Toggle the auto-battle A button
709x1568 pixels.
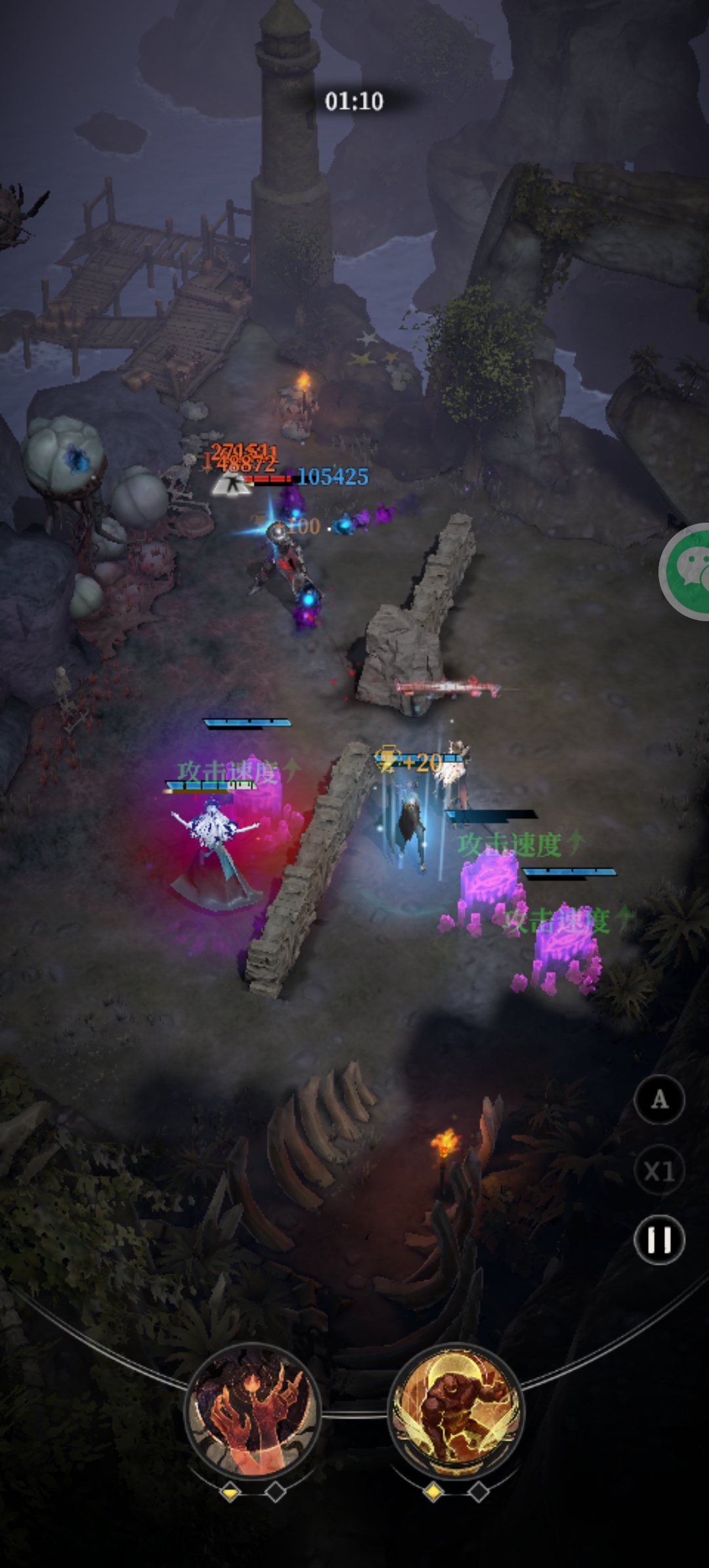tap(659, 1100)
